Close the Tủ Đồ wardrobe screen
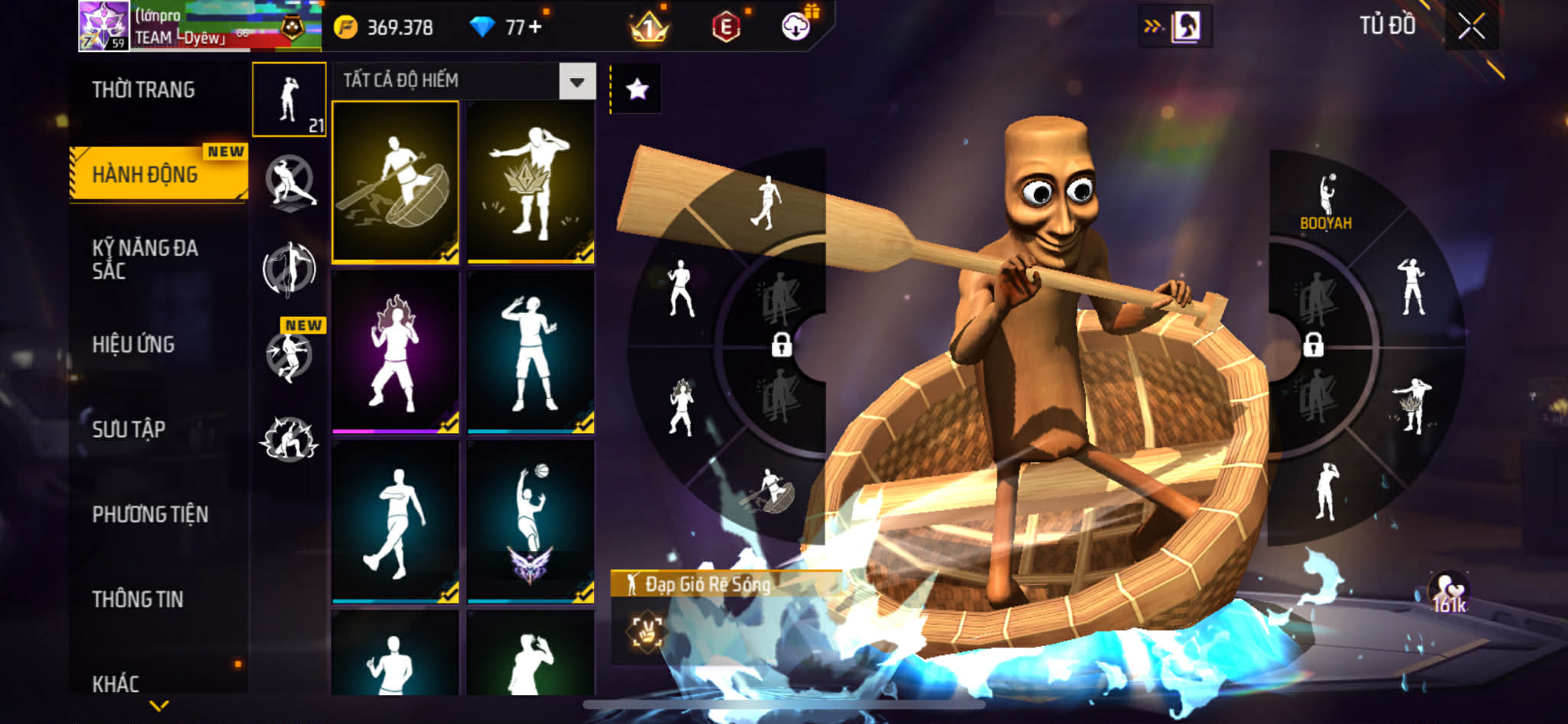Image resolution: width=1568 pixels, height=724 pixels. point(1471,27)
